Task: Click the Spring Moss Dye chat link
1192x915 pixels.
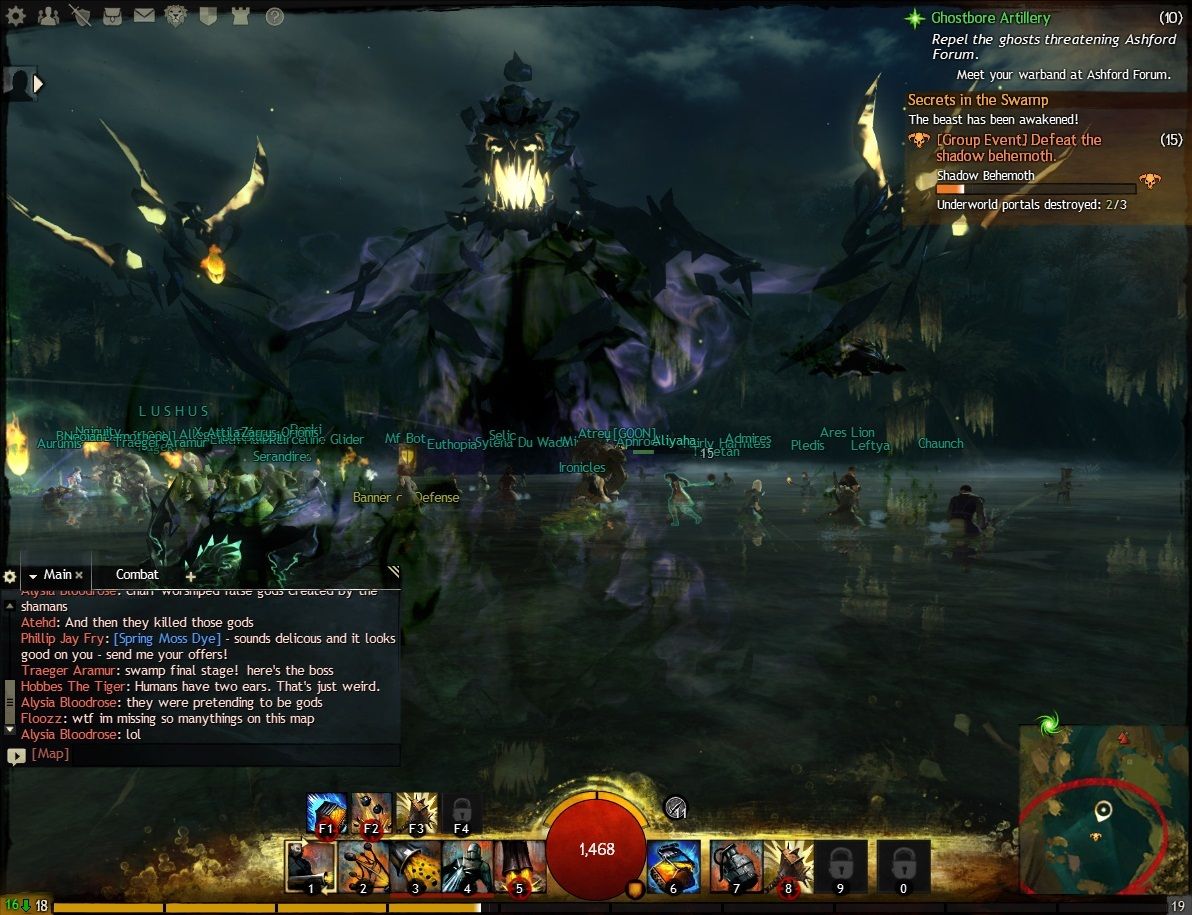Action: pyautogui.click(x=167, y=639)
